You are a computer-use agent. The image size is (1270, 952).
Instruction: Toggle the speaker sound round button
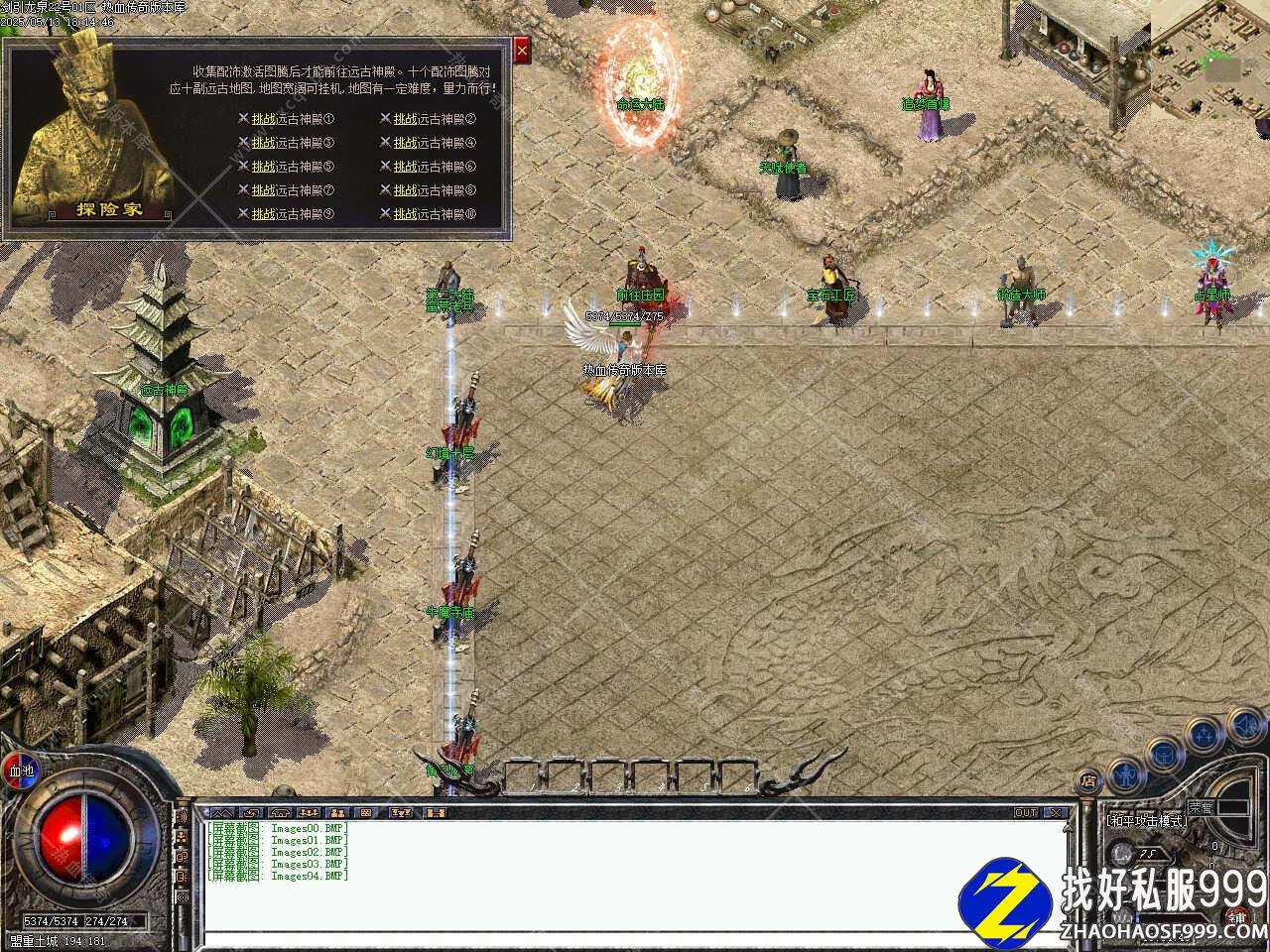click(x=1243, y=724)
